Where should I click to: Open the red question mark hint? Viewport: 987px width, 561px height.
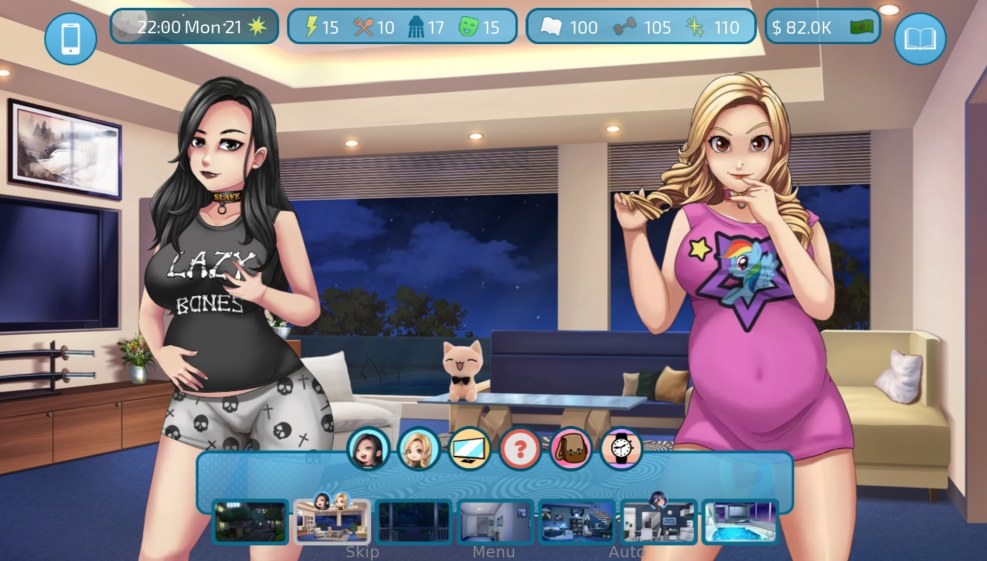pyautogui.click(x=520, y=449)
